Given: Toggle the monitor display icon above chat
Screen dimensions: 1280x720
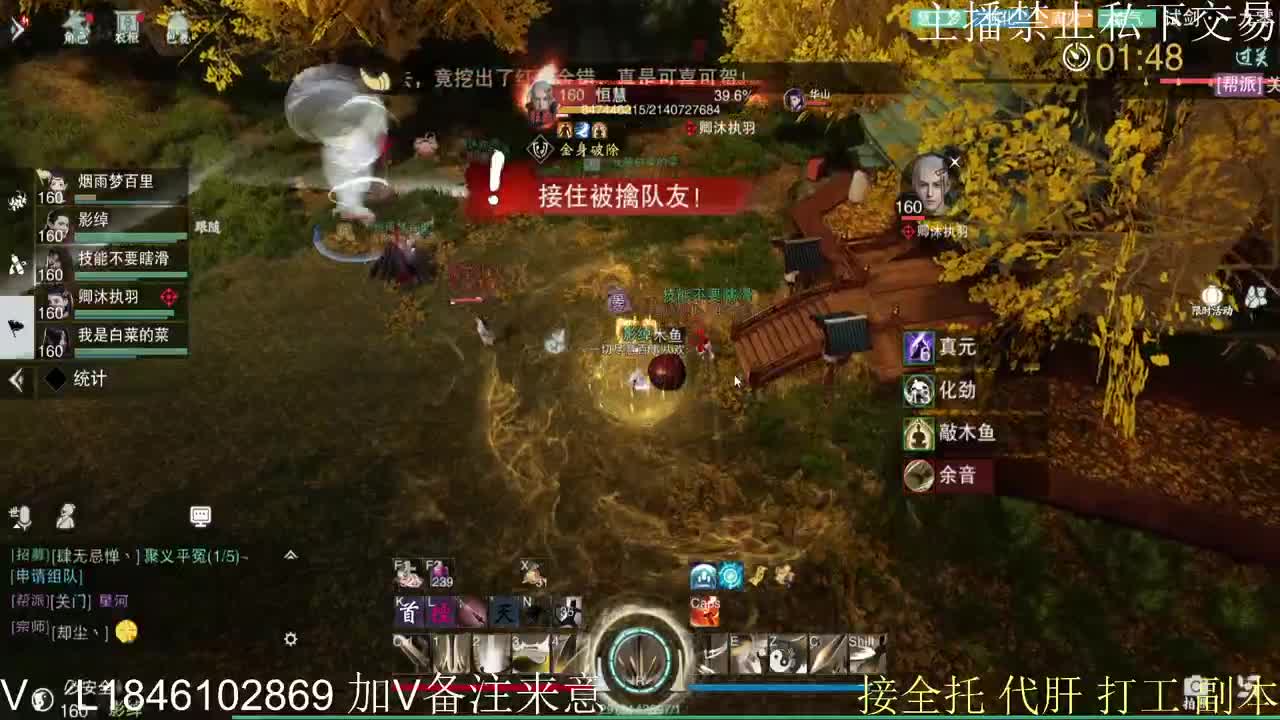Looking at the screenshot, I should point(200,516).
